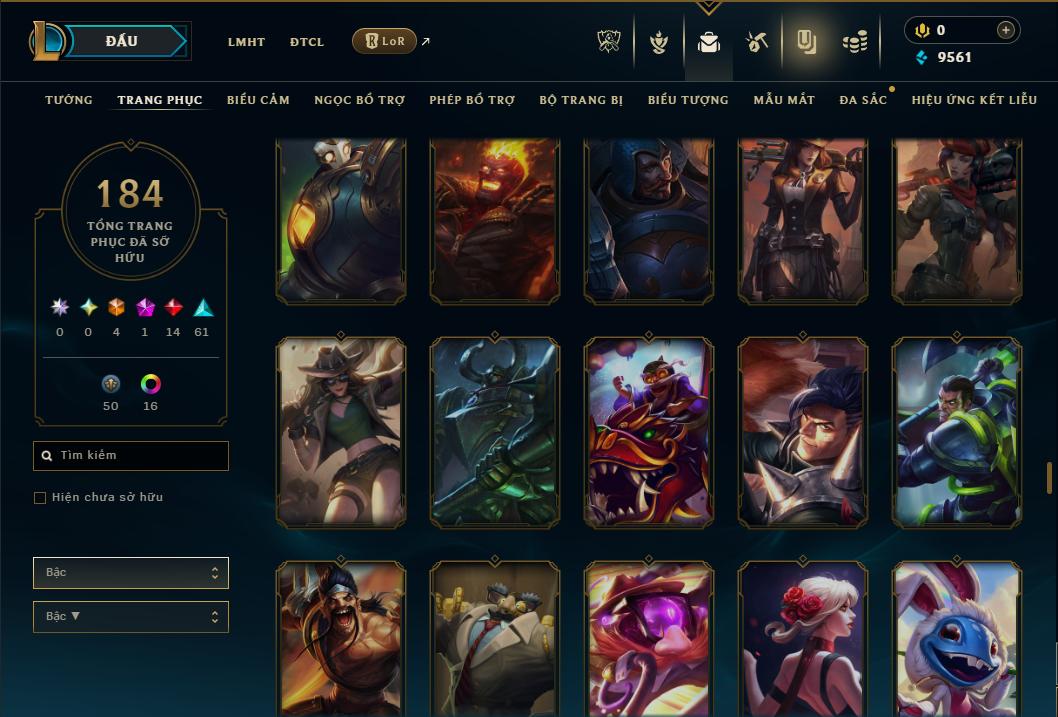Click the ĐẤU play button

122,41
